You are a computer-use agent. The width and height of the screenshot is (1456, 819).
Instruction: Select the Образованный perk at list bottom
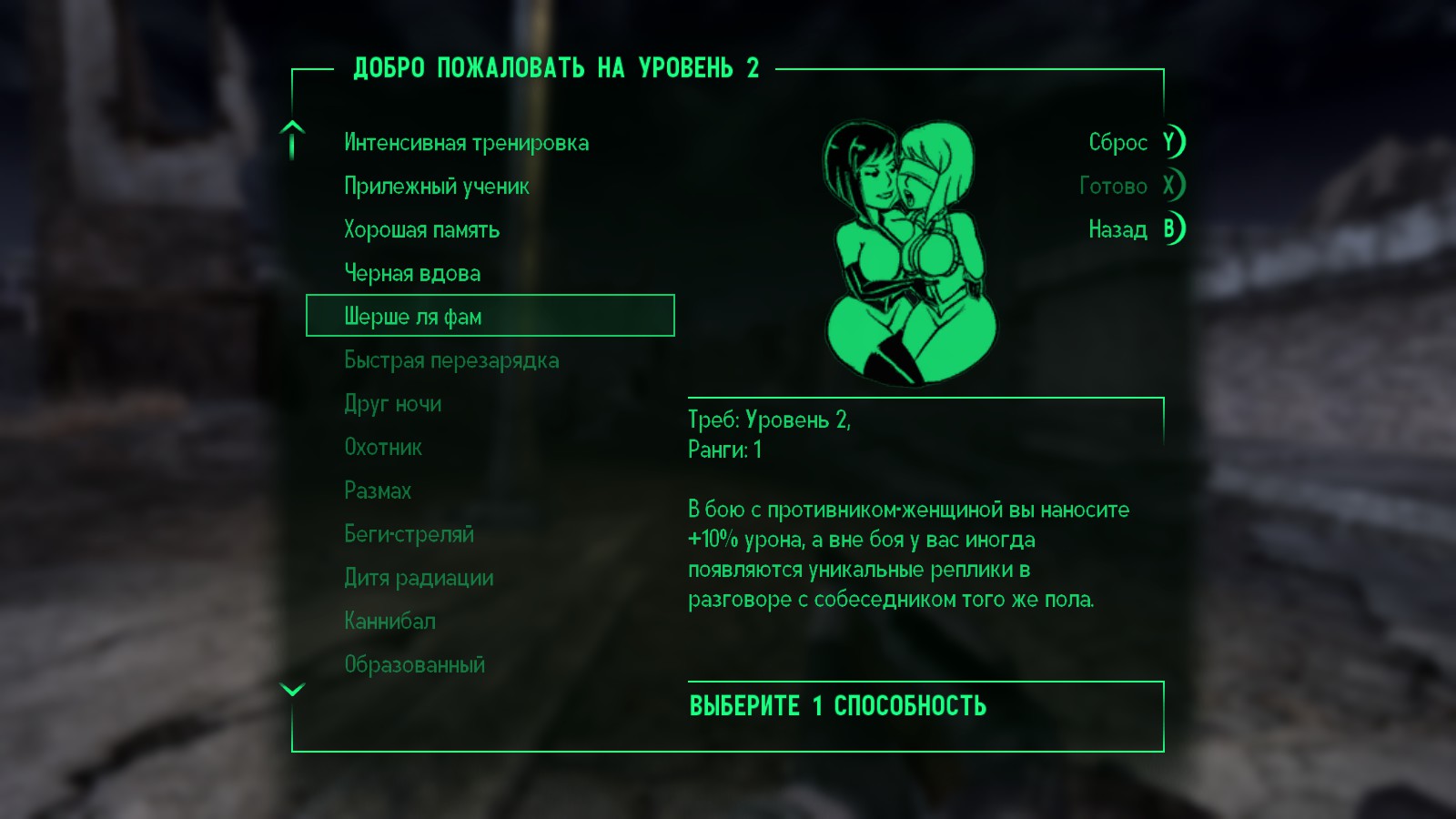pyautogui.click(x=413, y=664)
